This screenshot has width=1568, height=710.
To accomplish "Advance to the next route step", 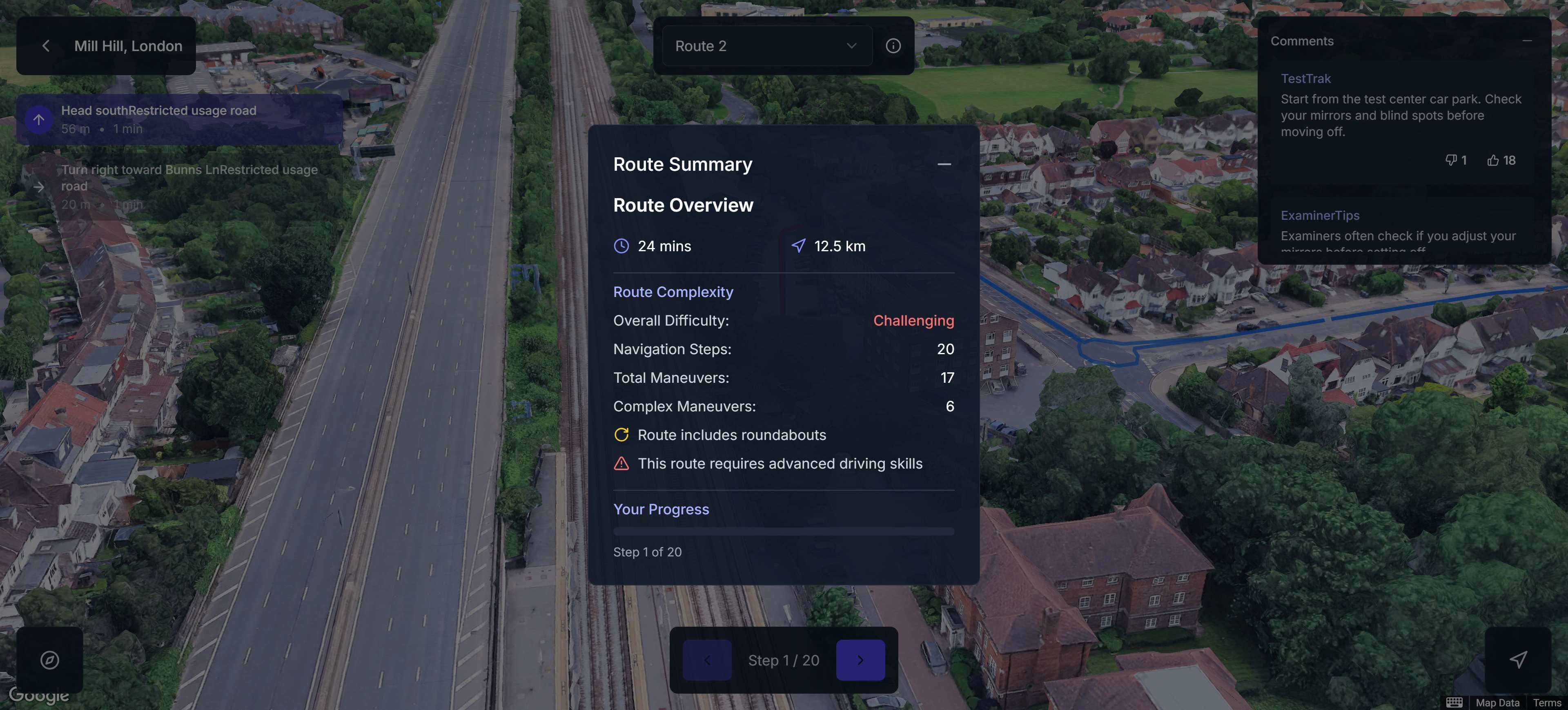I will coord(860,660).
